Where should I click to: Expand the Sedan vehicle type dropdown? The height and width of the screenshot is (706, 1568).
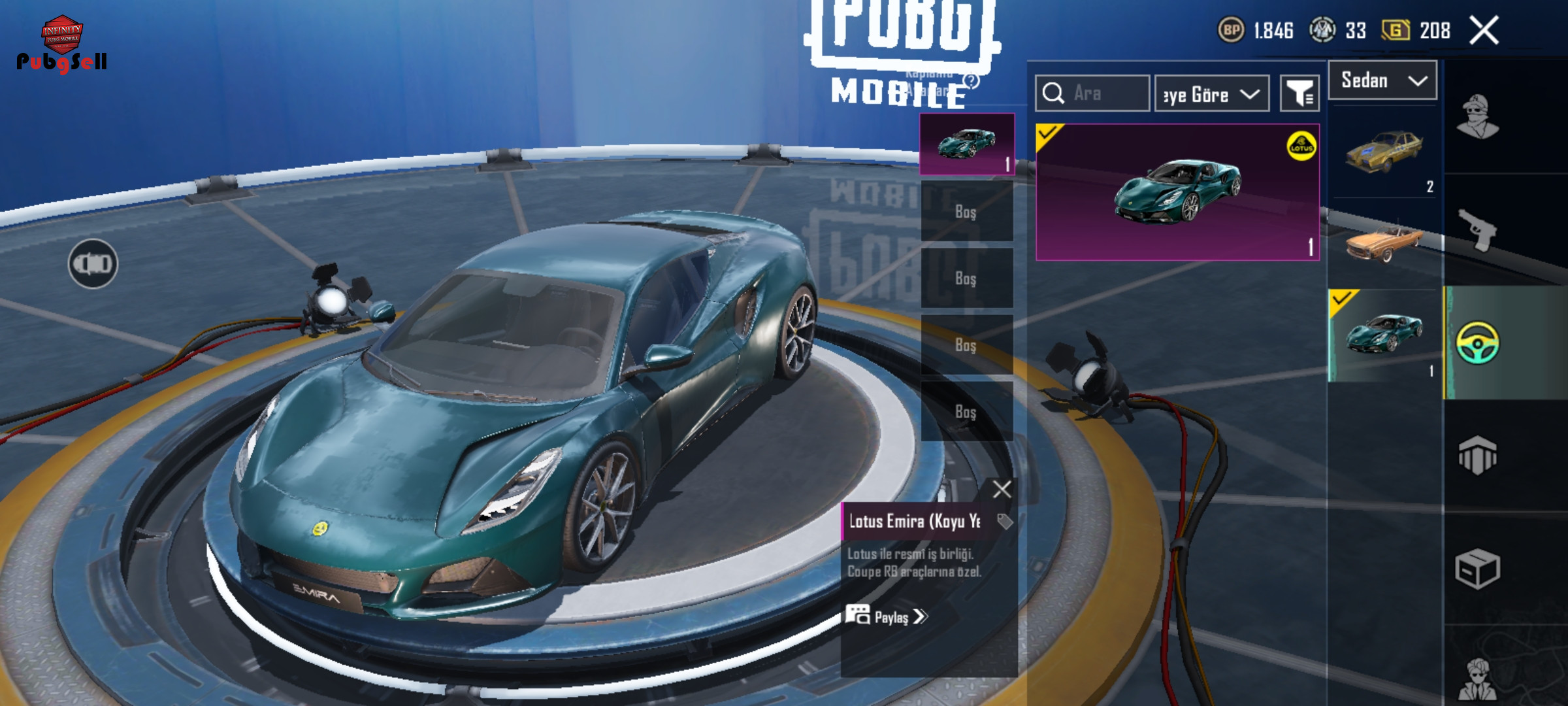[x=1382, y=80]
